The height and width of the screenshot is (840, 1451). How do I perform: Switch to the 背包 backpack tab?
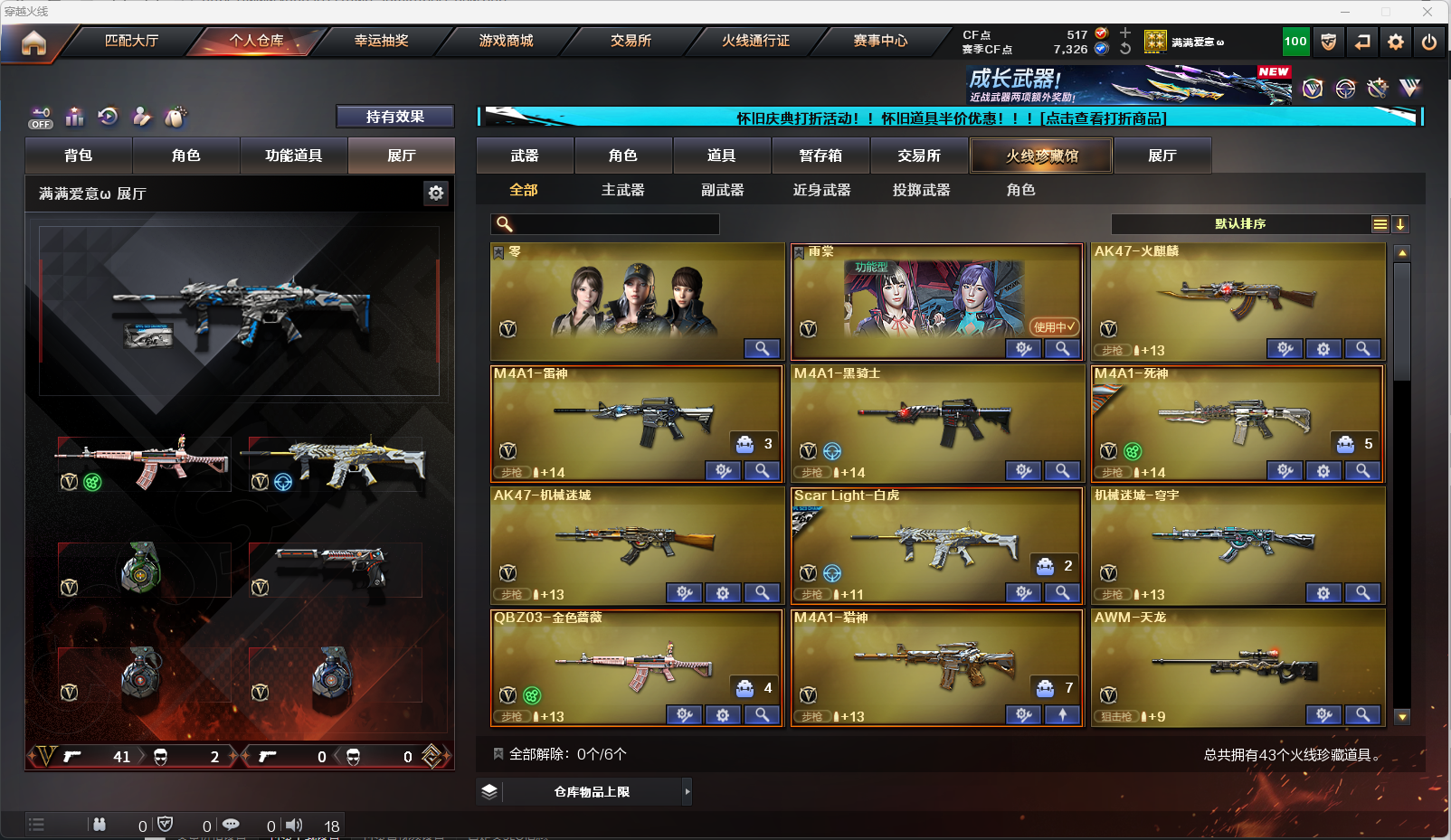click(79, 156)
